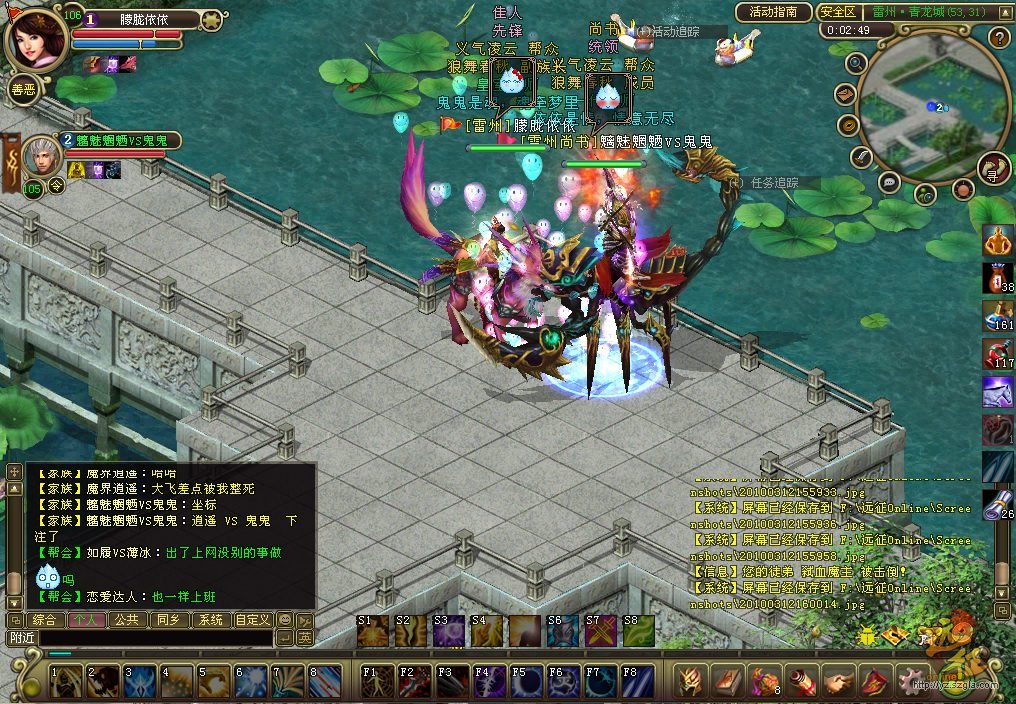Image resolution: width=1016 pixels, height=704 pixels.
Task: Open the mail envelope icon
Action: [846, 94]
